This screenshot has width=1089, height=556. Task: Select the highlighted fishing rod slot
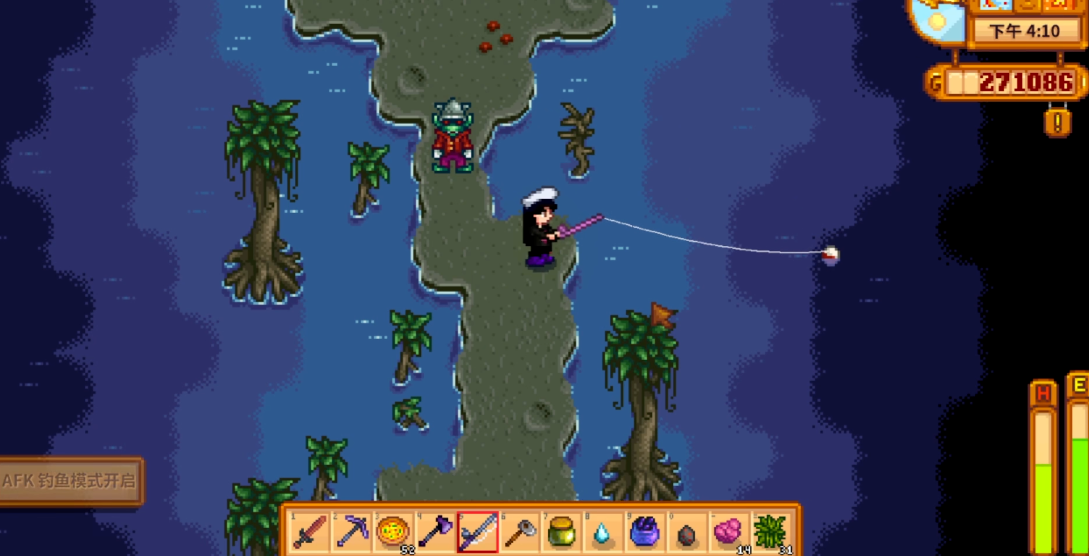point(478,530)
